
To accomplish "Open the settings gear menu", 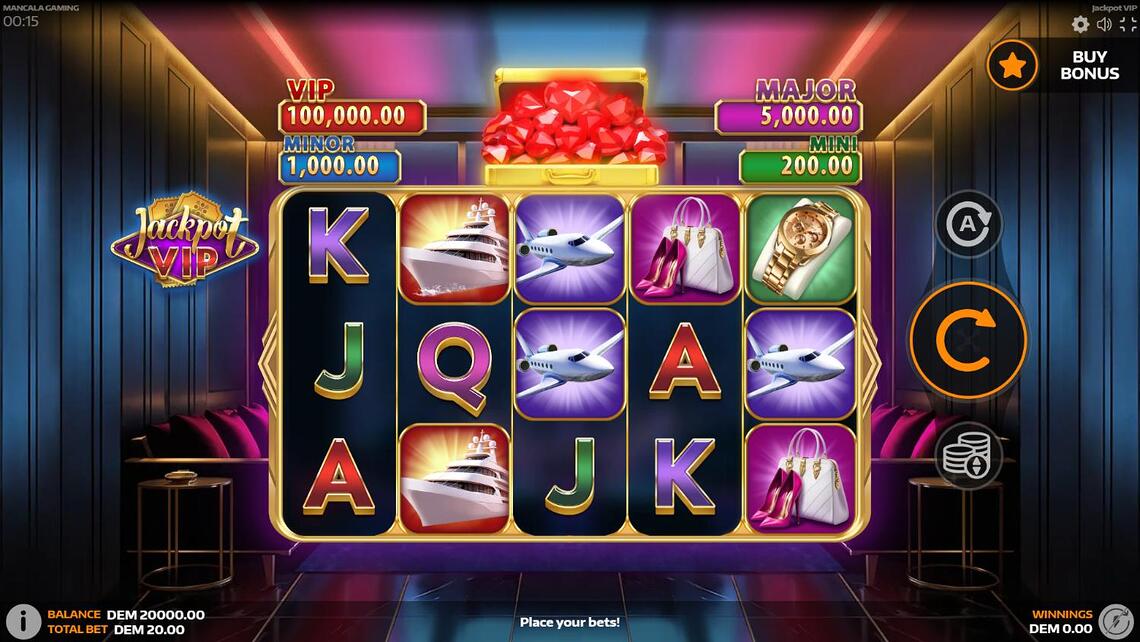I will pyautogui.click(x=1080, y=25).
